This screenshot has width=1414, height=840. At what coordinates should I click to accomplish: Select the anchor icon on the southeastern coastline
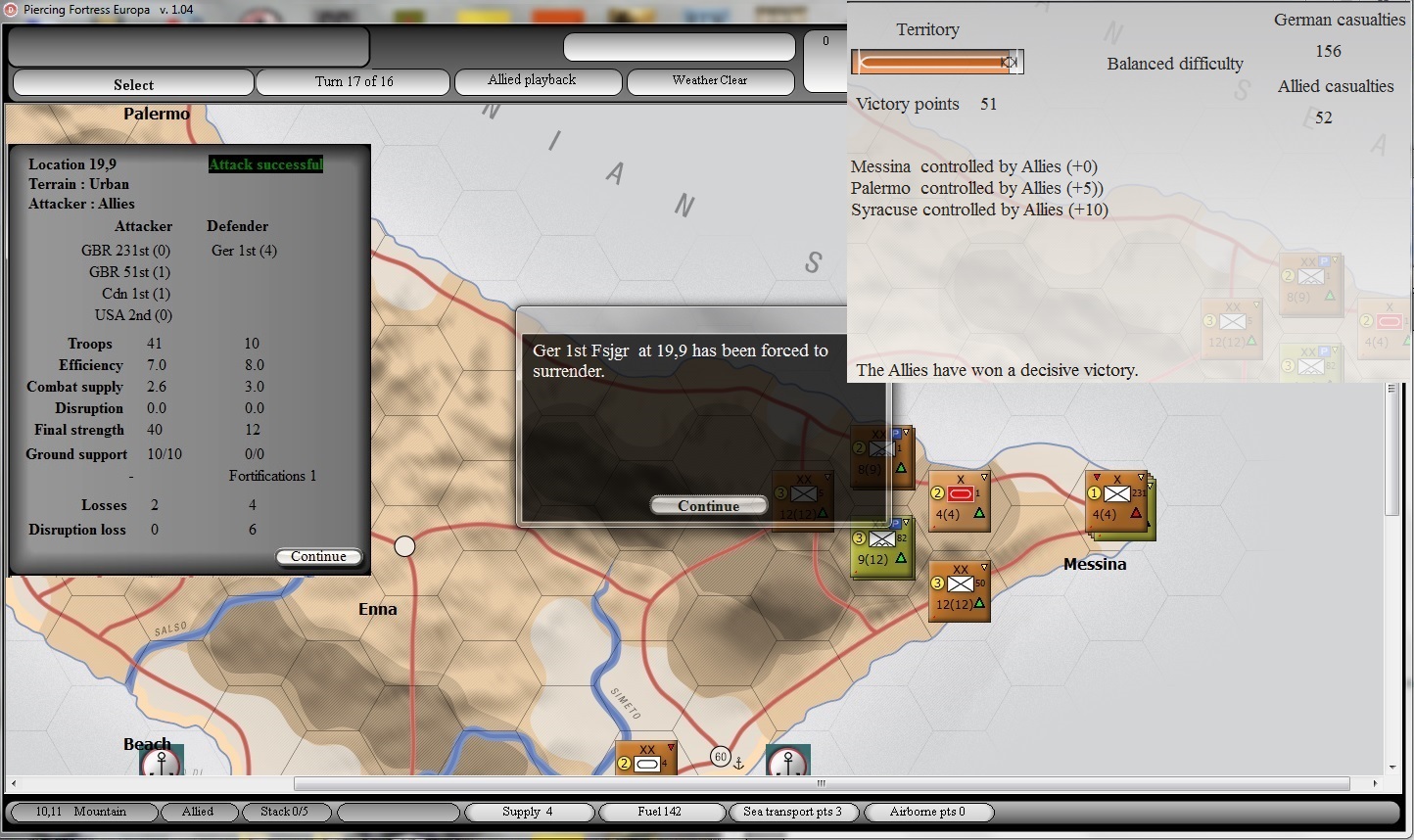[788, 760]
